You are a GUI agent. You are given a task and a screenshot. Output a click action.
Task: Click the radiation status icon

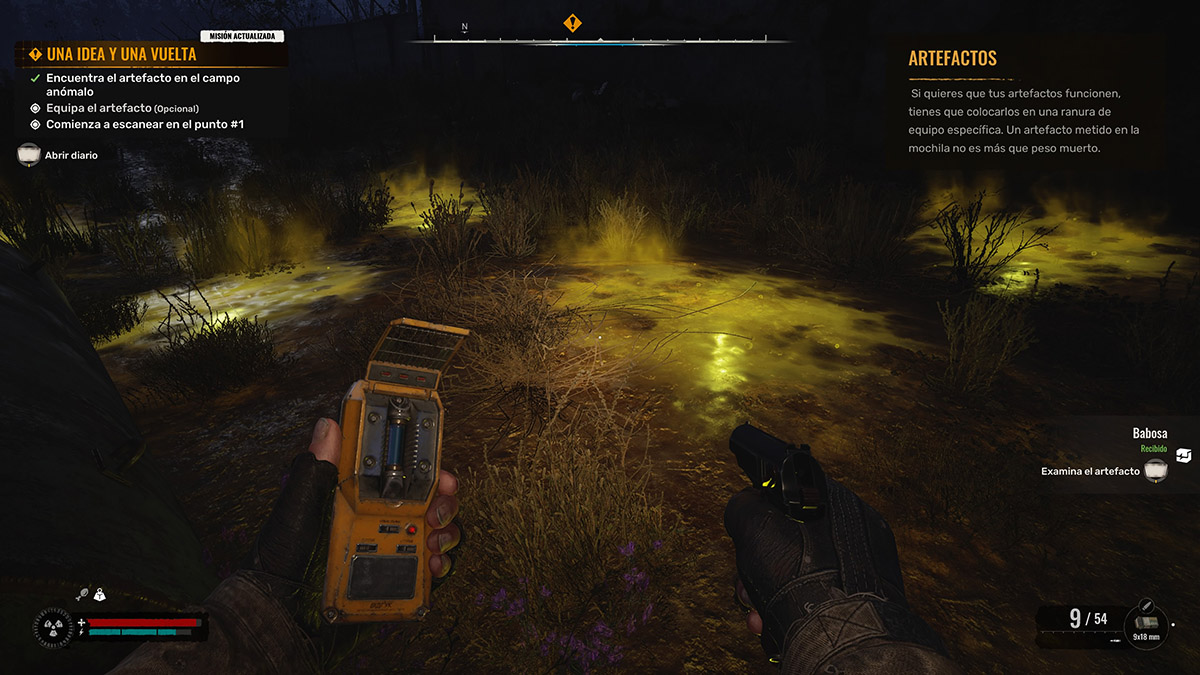(x=51, y=627)
